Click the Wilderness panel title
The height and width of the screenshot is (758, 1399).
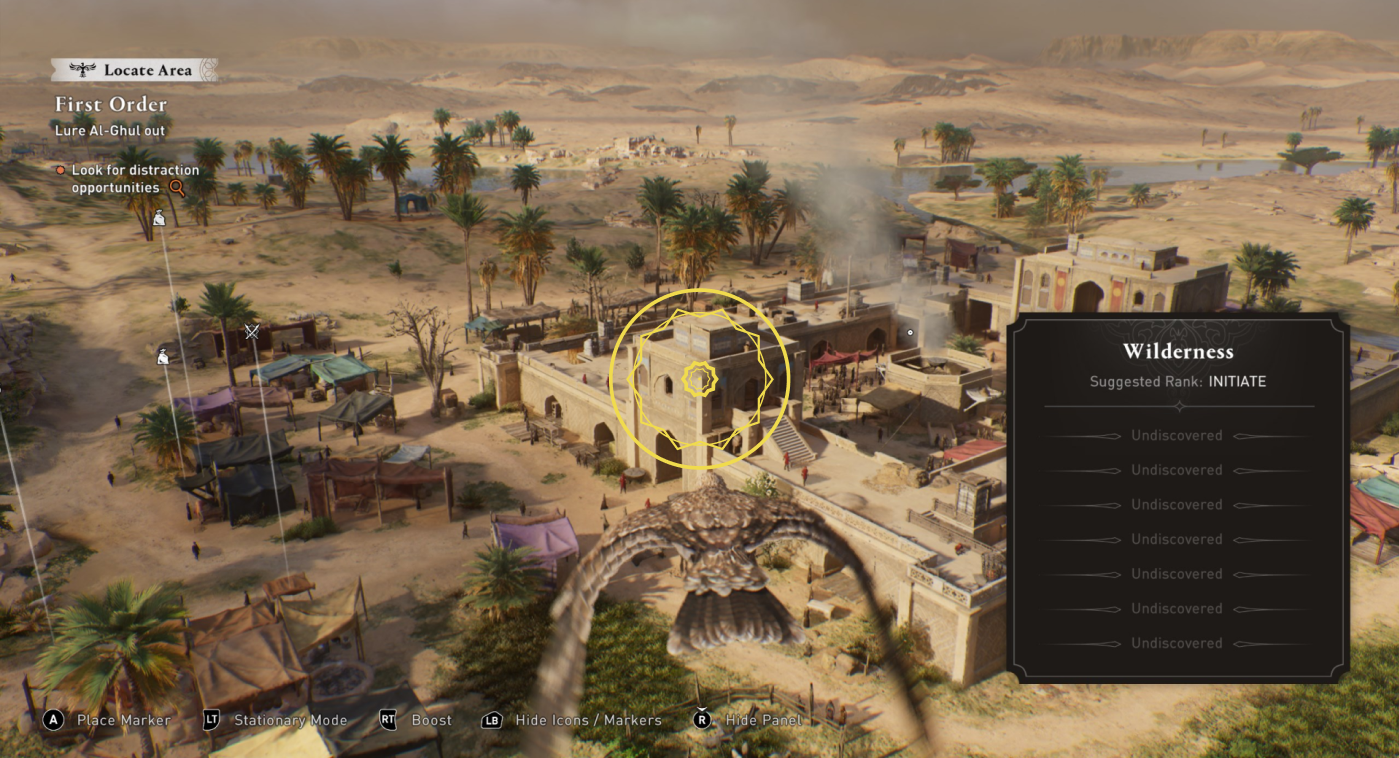(1178, 351)
